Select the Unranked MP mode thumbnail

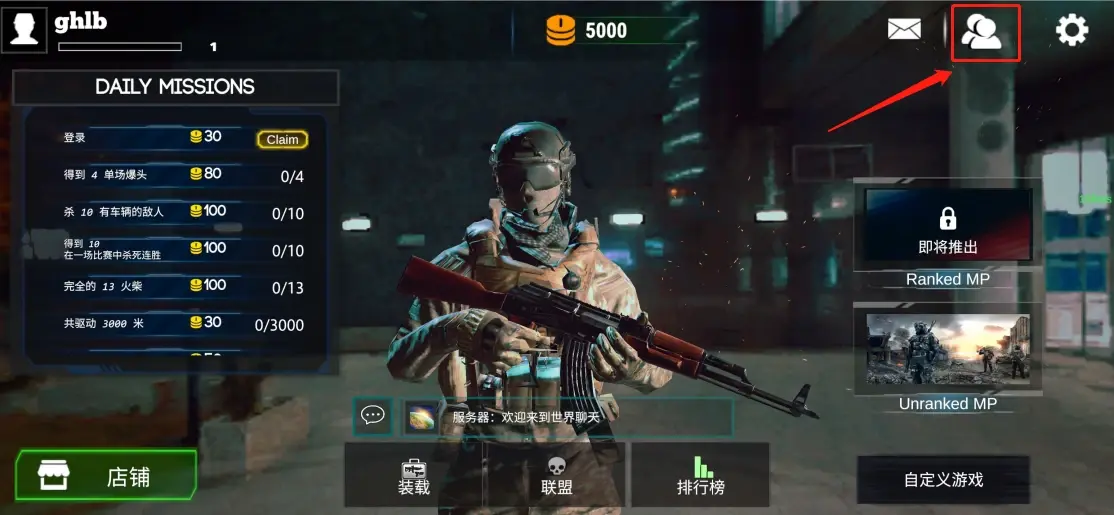point(947,349)
